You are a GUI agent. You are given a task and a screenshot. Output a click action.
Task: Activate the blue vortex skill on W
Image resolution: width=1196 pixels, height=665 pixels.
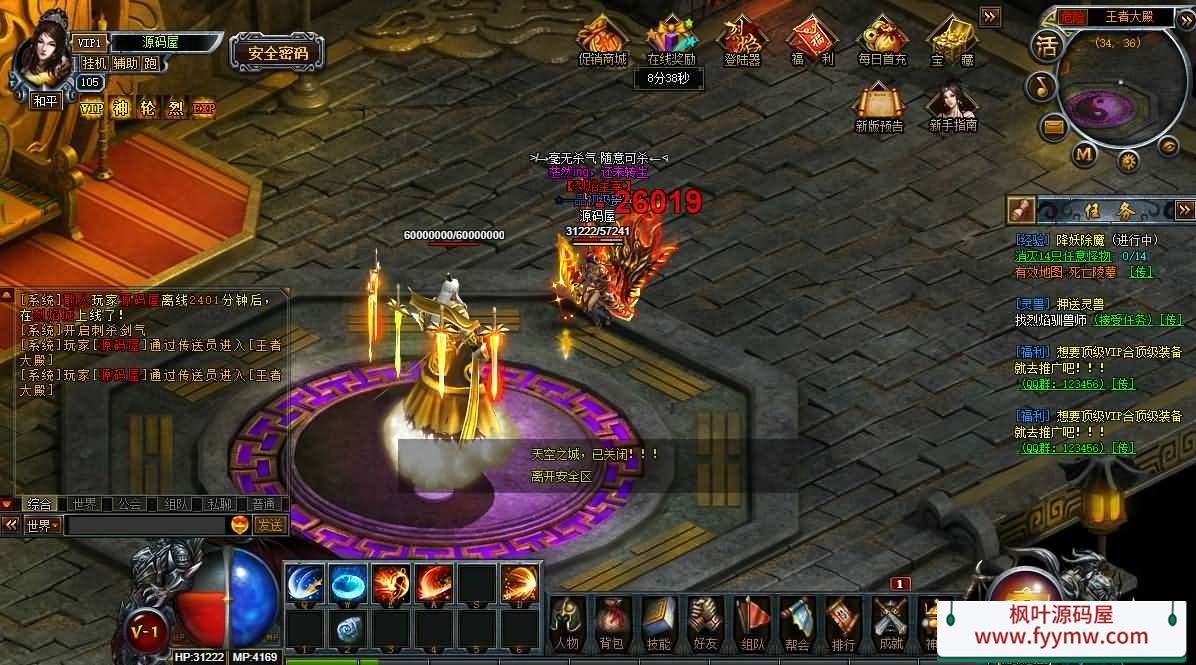[348, 582]
